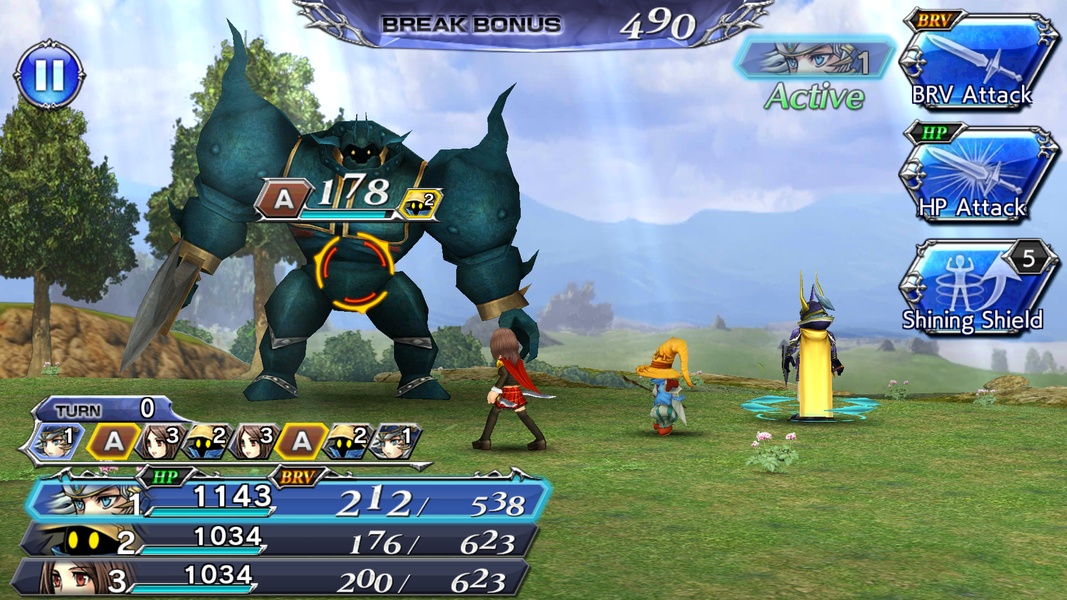Select party member 3's status row
The image size is (1067, 600).
(275, 579)
